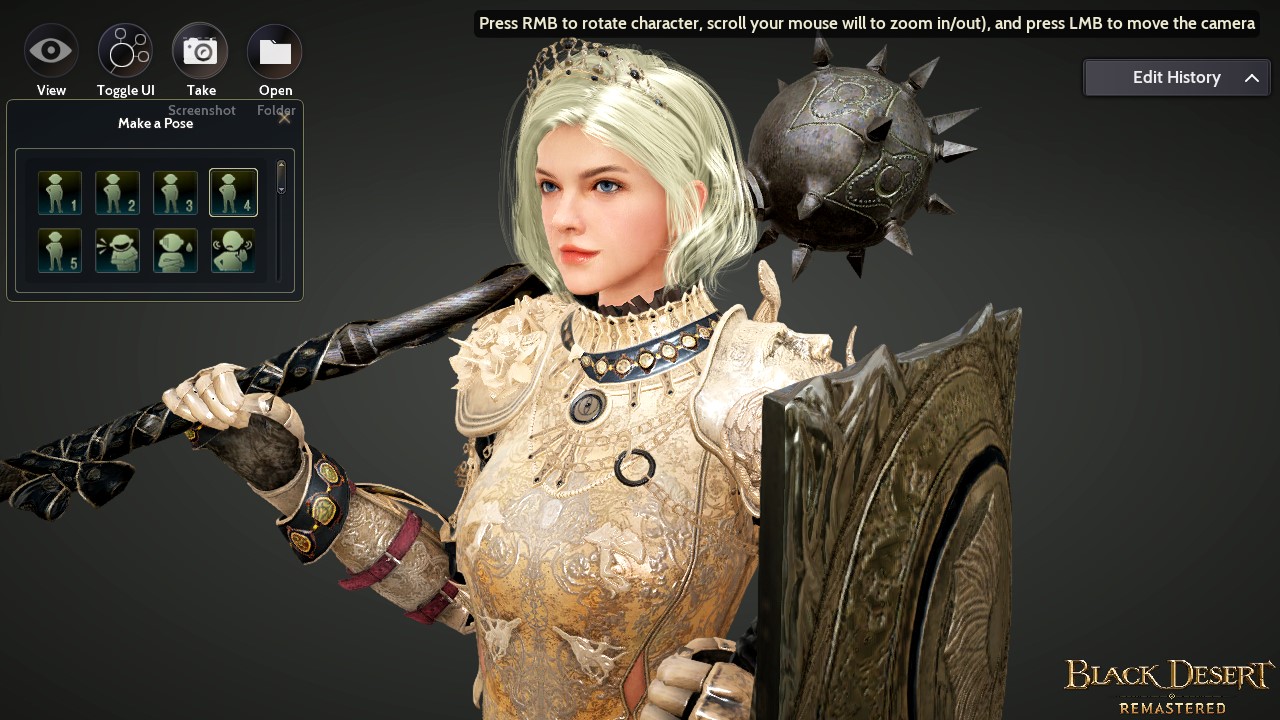Screen dimensions: 1280x720
Task: Toggle the game UI visibility
Action: click(125, 50)
